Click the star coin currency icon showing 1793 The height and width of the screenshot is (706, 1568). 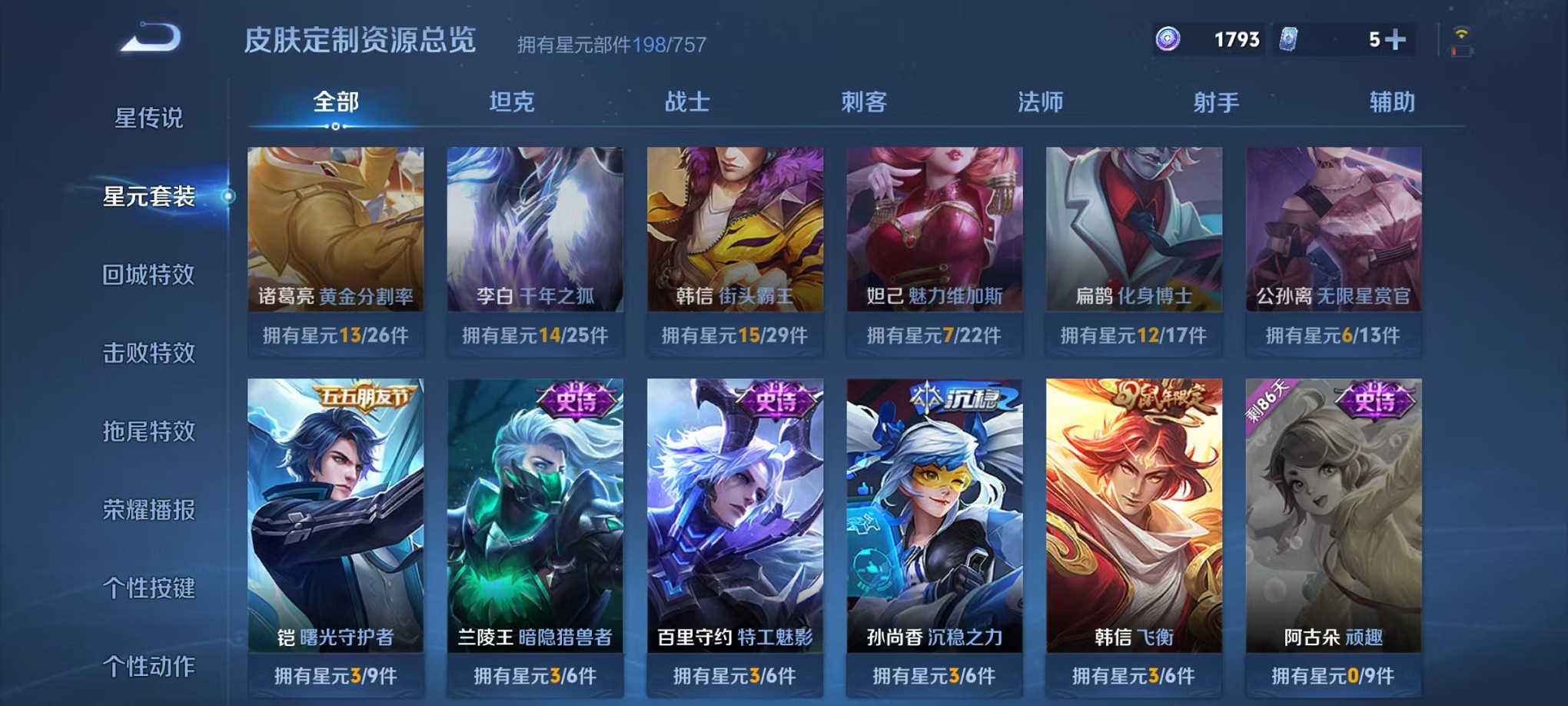[x=1167, y=38]
